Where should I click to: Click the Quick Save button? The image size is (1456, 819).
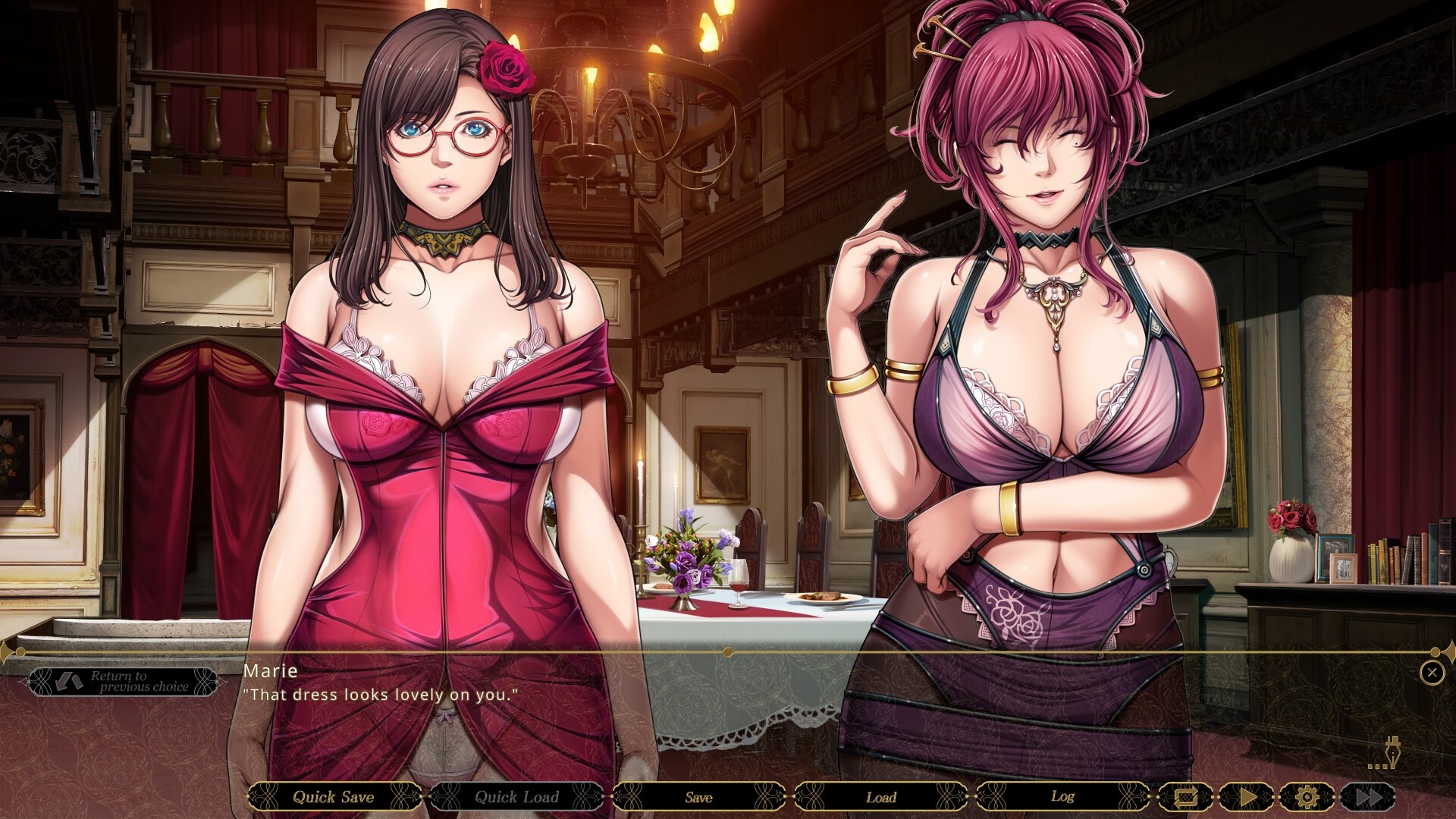(x=334, y=797)
